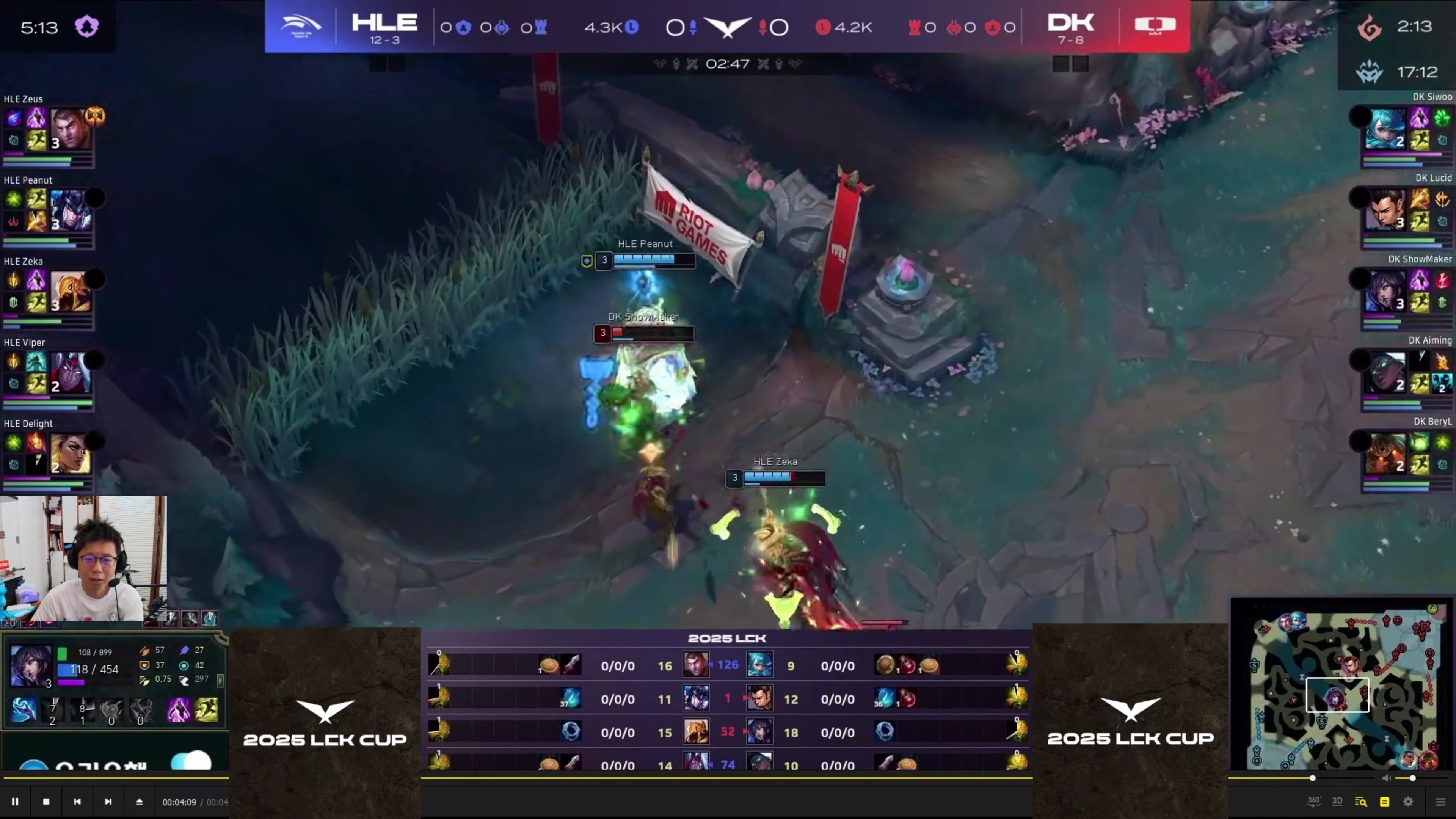Expand the champion stats panel arrow
The image size is (1456, 819).
(x=220, y=681)
